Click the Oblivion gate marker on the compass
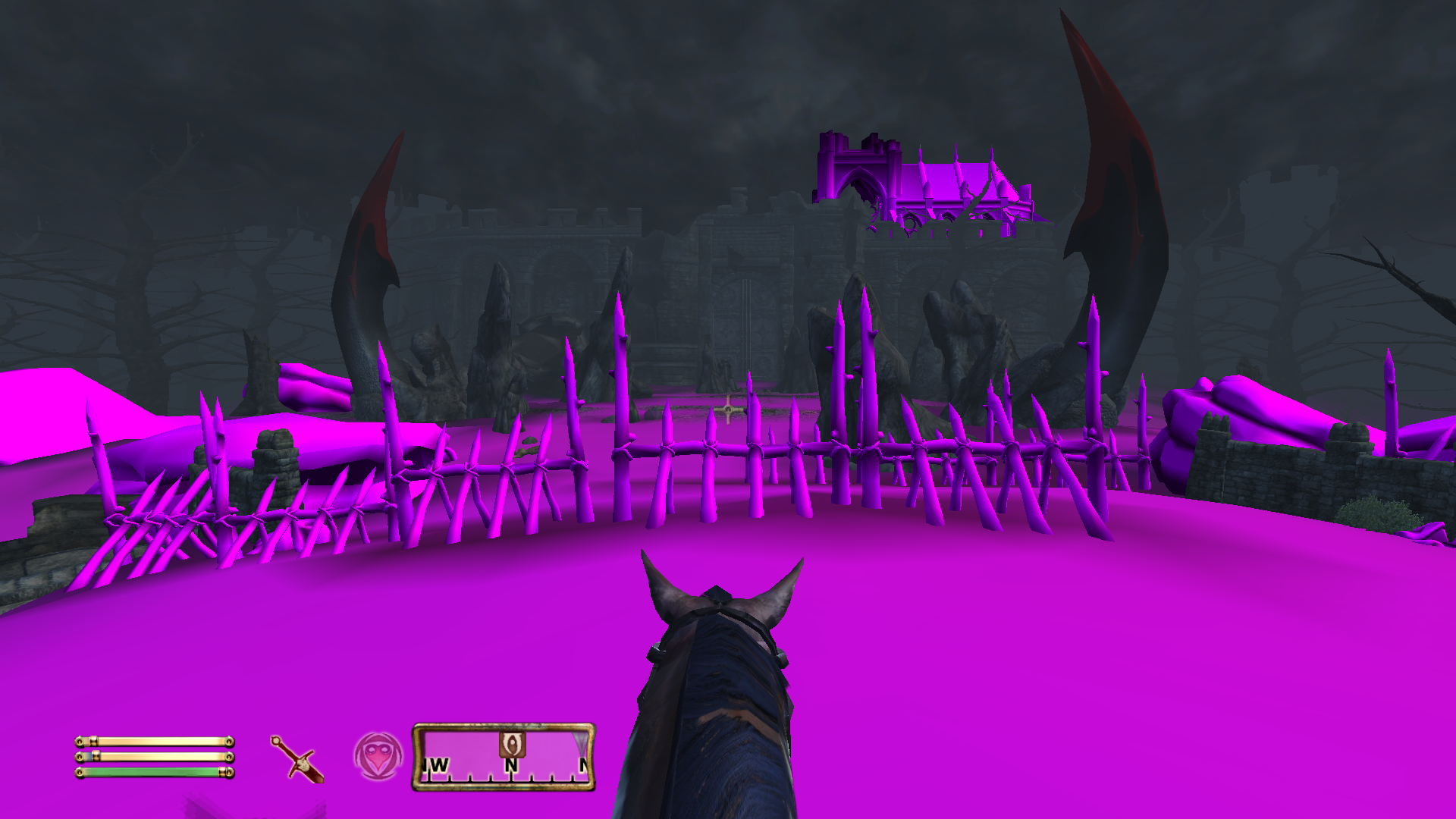Viewport: 1456px width, 819px height. [x=512, y=745]
